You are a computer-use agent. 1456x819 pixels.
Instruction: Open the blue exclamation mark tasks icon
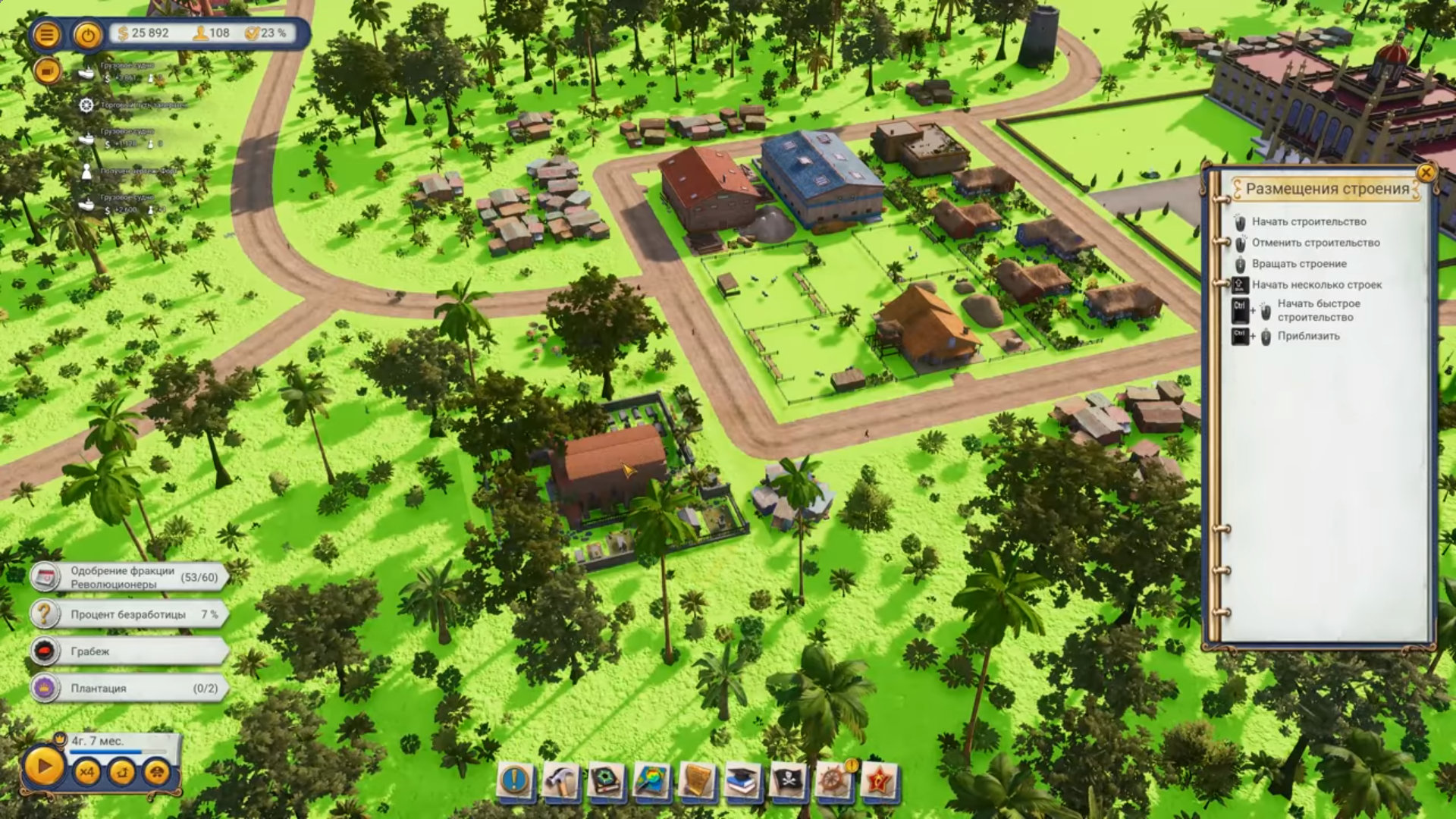[515, 780]
